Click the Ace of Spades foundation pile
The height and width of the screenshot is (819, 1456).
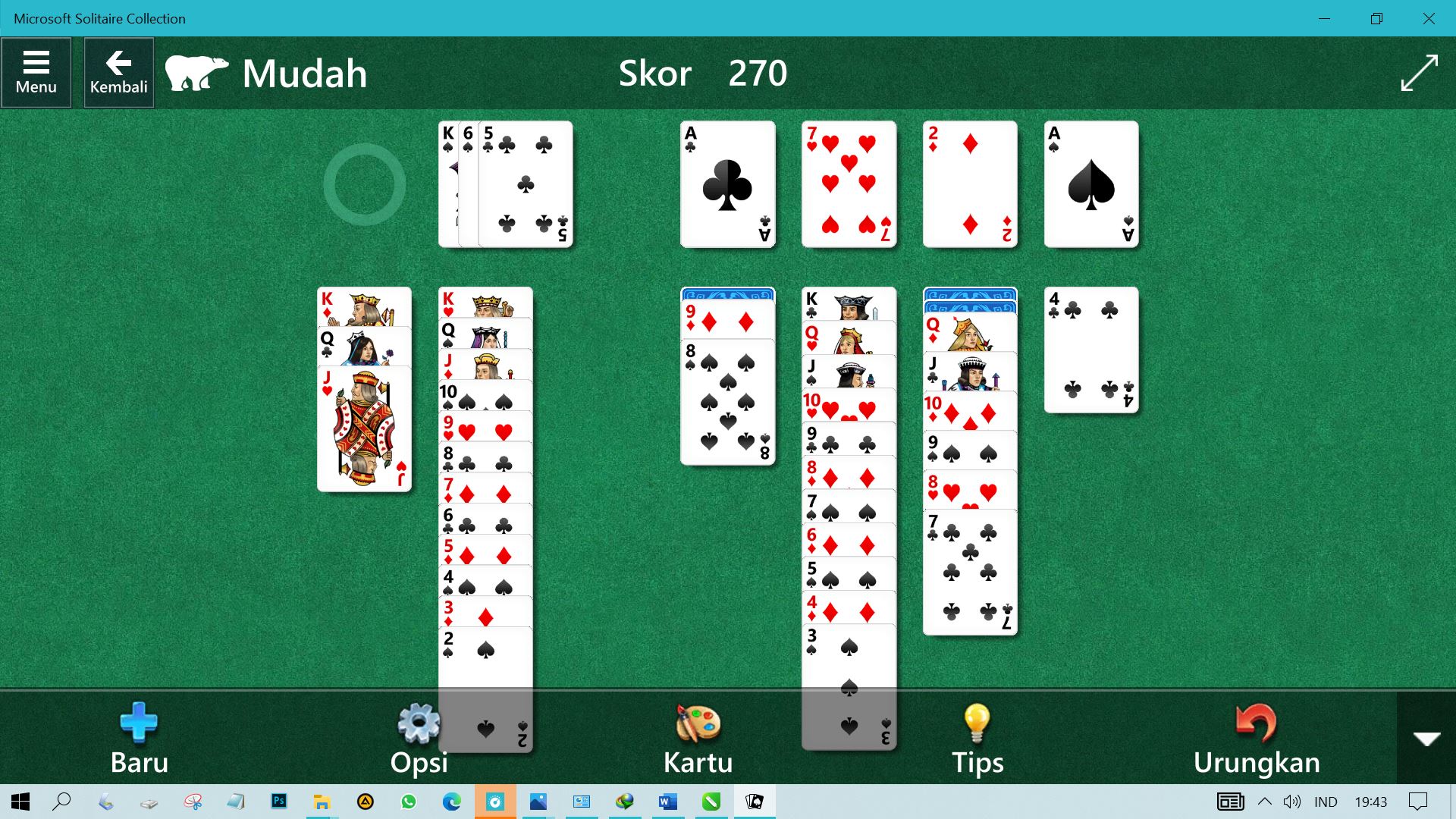point(1090,184)
